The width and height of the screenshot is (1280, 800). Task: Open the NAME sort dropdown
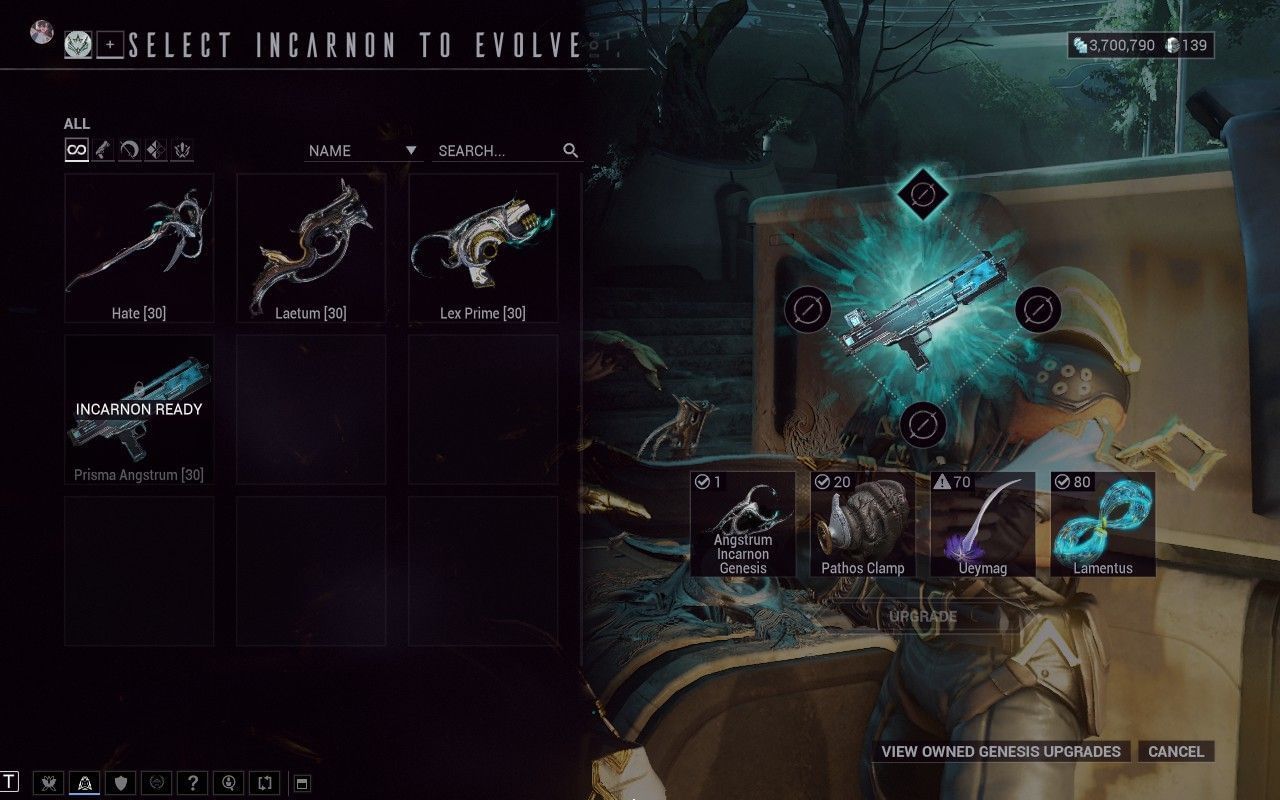pos(362,150)
